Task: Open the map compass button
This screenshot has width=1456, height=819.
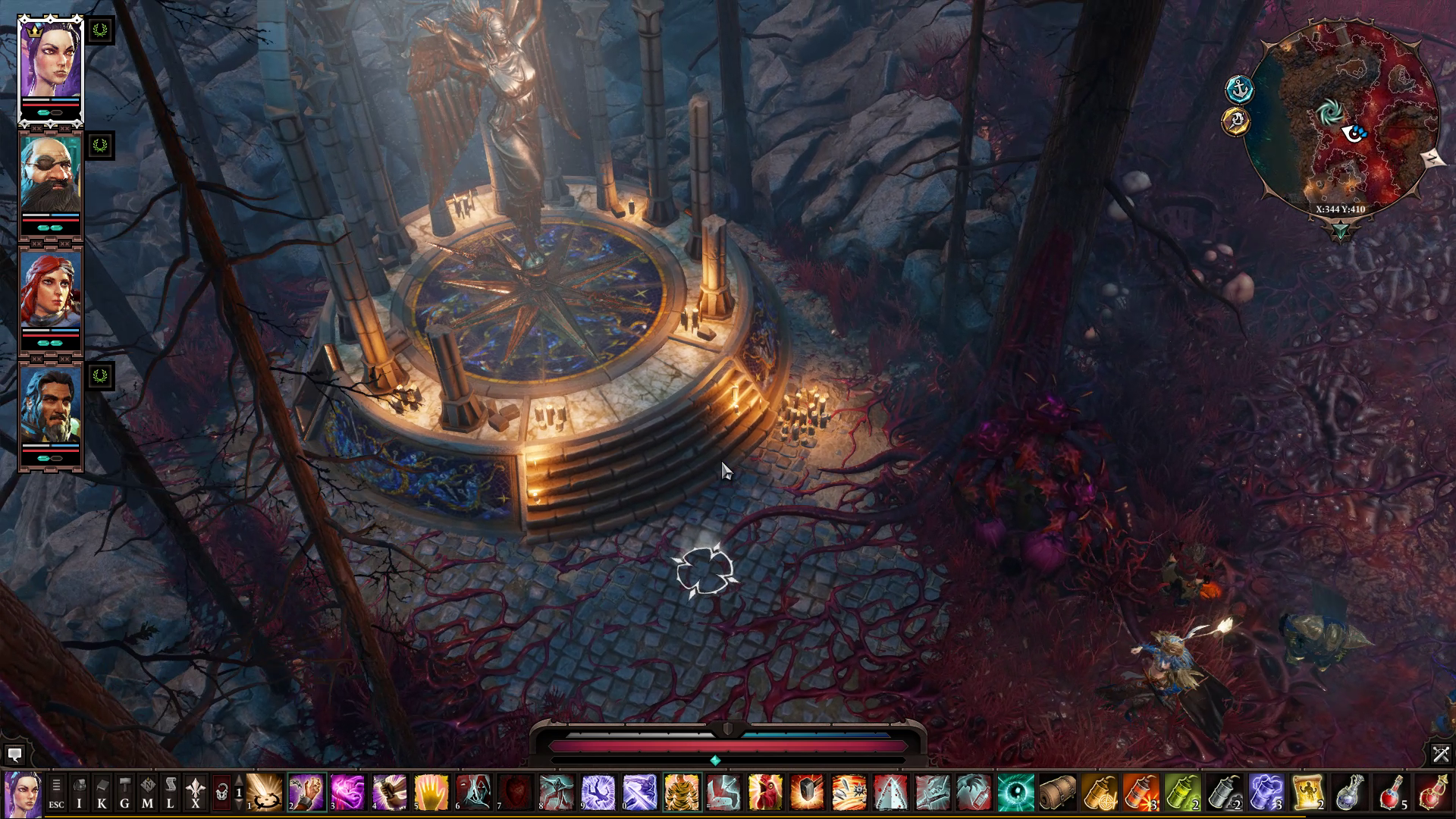Action: (148, 794)
